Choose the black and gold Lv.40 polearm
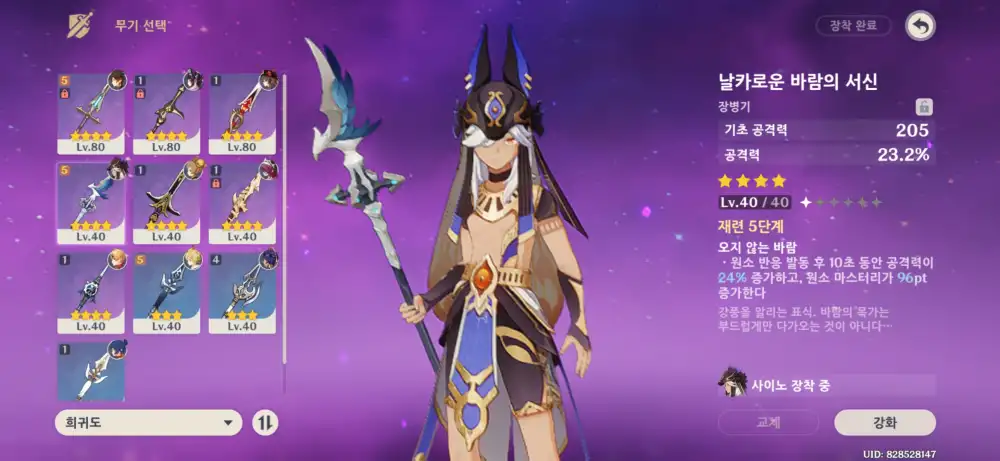This screenshot has width=1000, height=461. coord(167,202)
